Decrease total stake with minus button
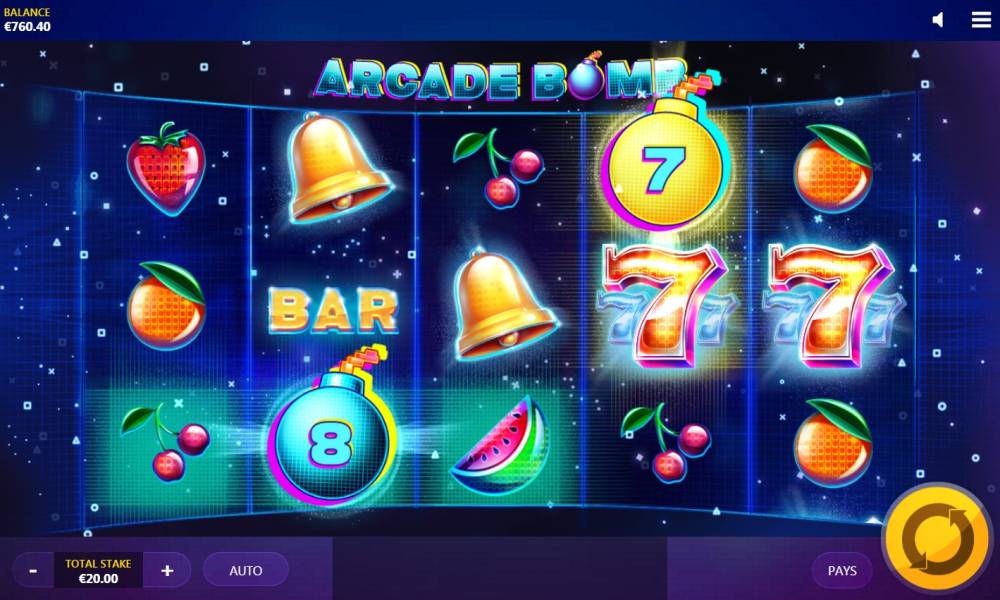Screen dimensions: 1000x600 point(33,571)
